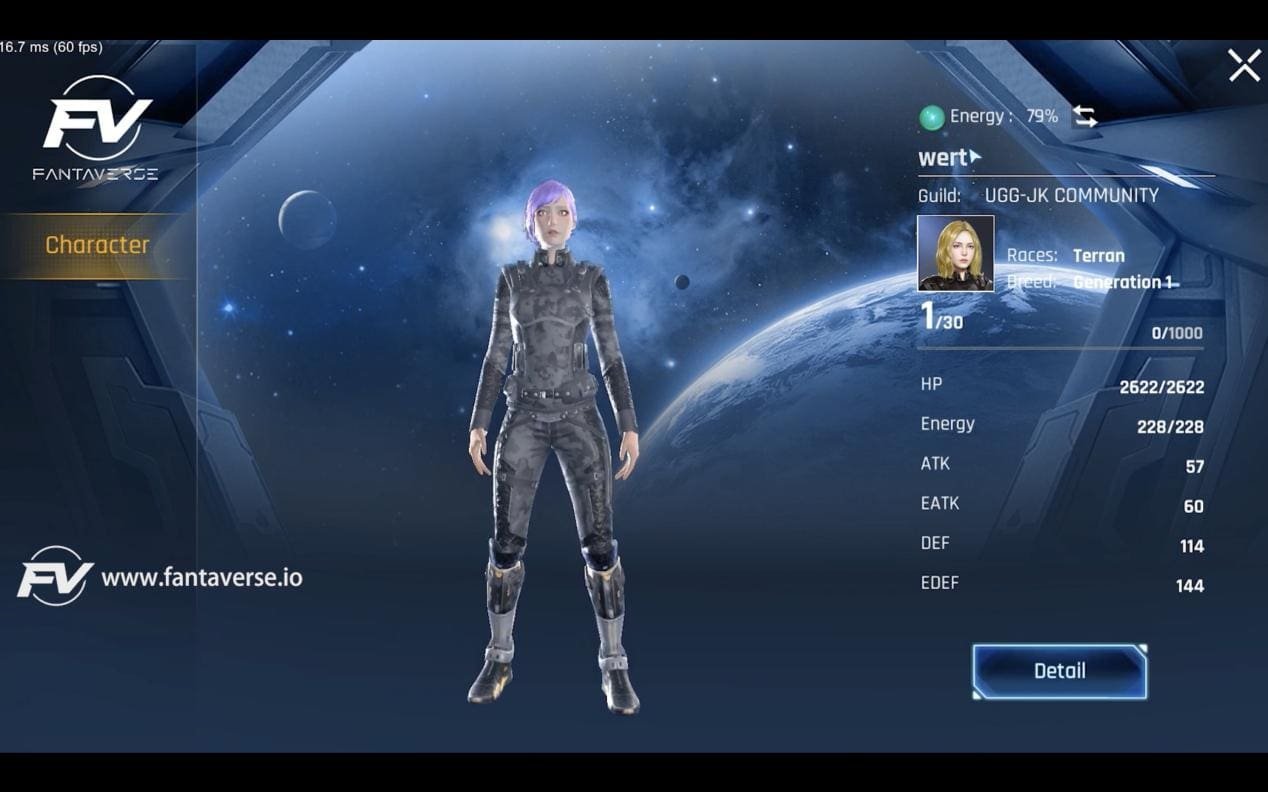Click the blonde character portrait thumbnail
Screen dimensions: 1268x792
pos(956,254)
